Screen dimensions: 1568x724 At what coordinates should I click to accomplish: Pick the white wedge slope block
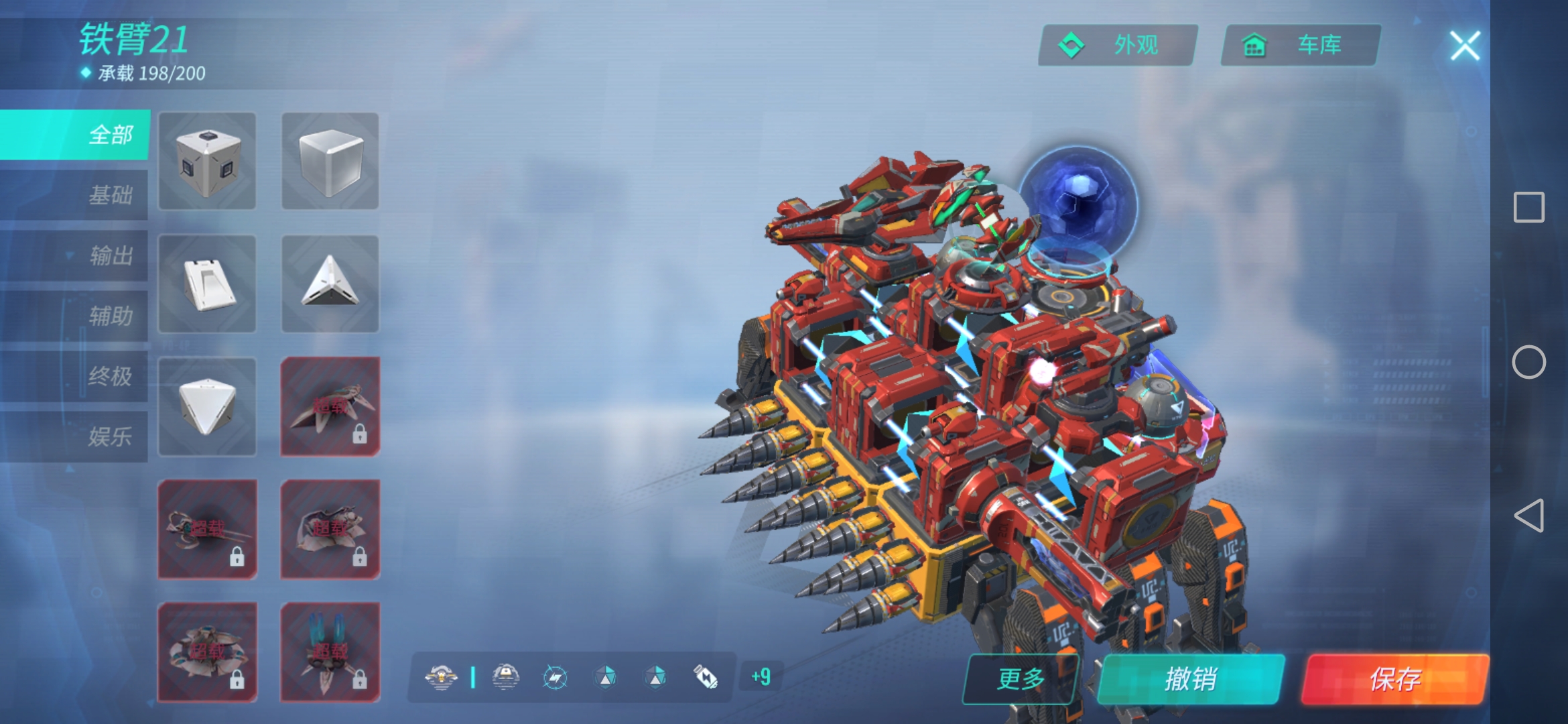207,284
